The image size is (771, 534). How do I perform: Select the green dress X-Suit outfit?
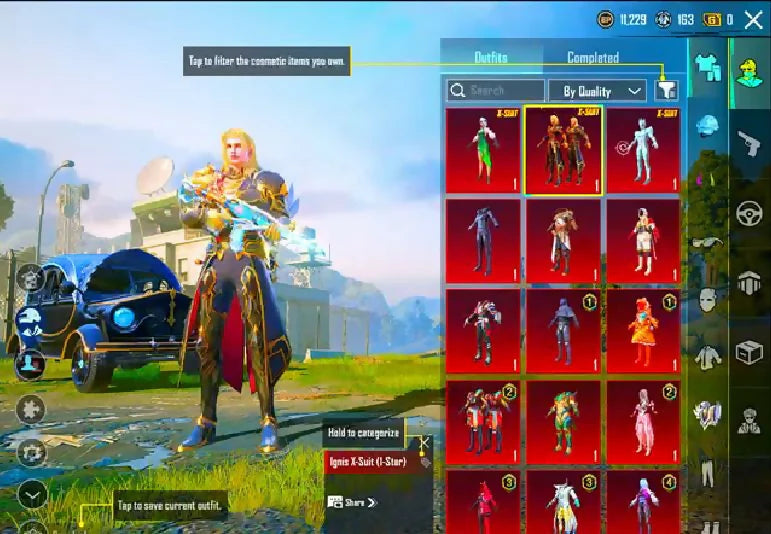[x=483, y=150]
